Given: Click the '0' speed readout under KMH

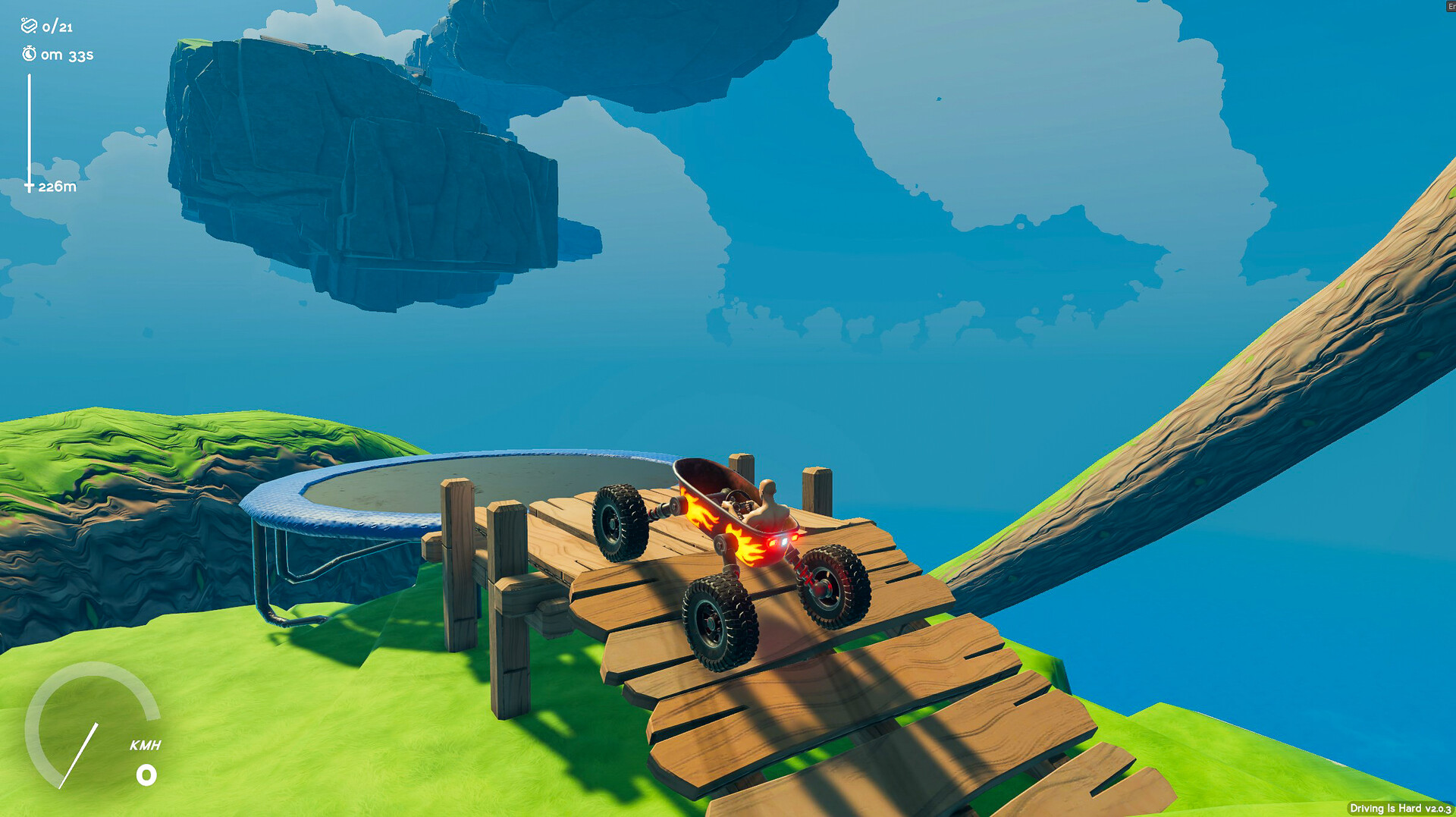Looking at the screenshot, I should click(146, 775).
